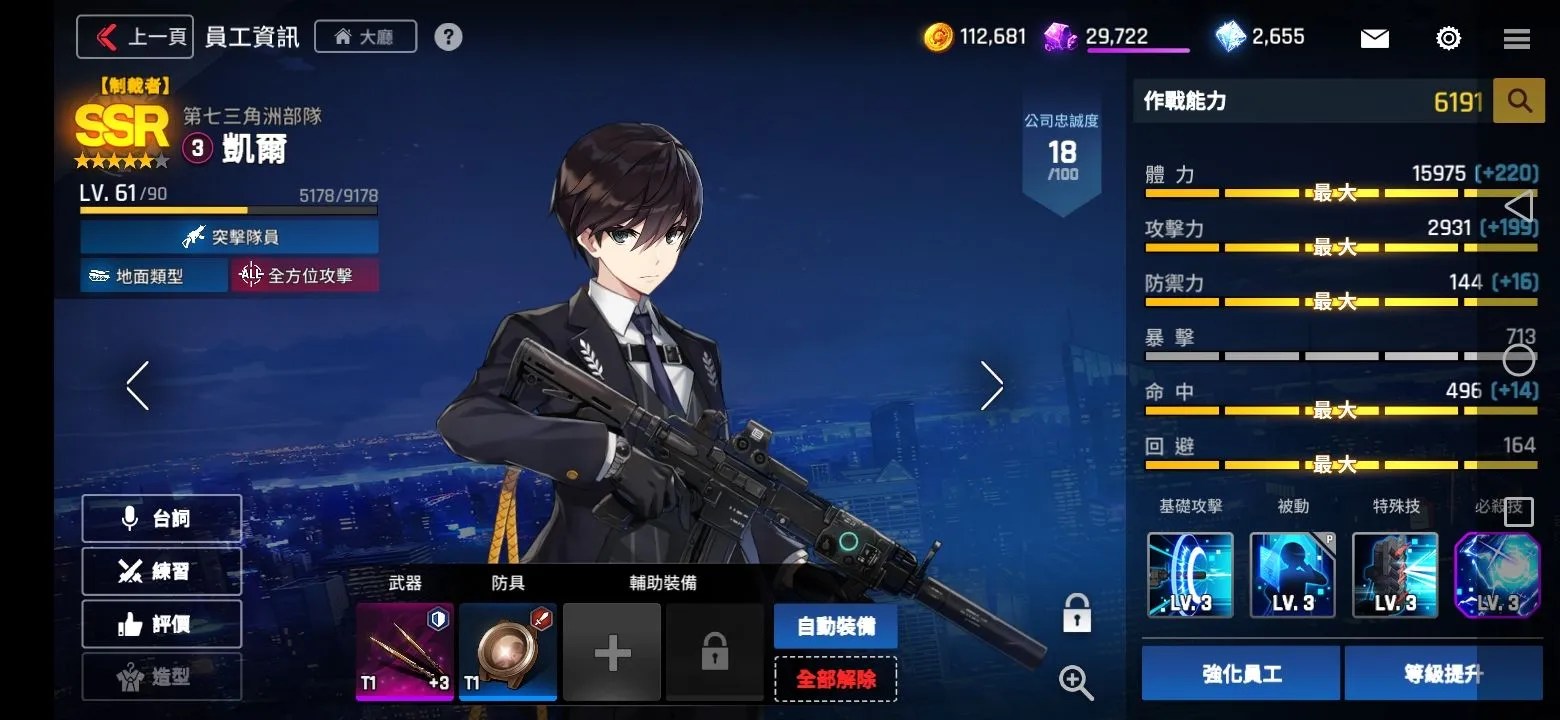Return to lobby via 大廳 button
Viewport: 1560px width, 720px height.
click(x=365, y=37)
